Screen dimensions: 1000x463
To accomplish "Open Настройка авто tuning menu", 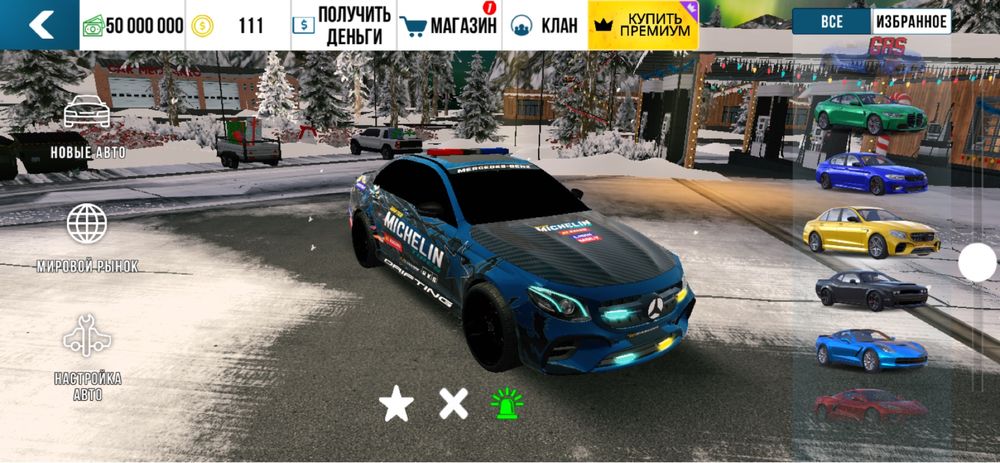I will [x=87, y=357].
